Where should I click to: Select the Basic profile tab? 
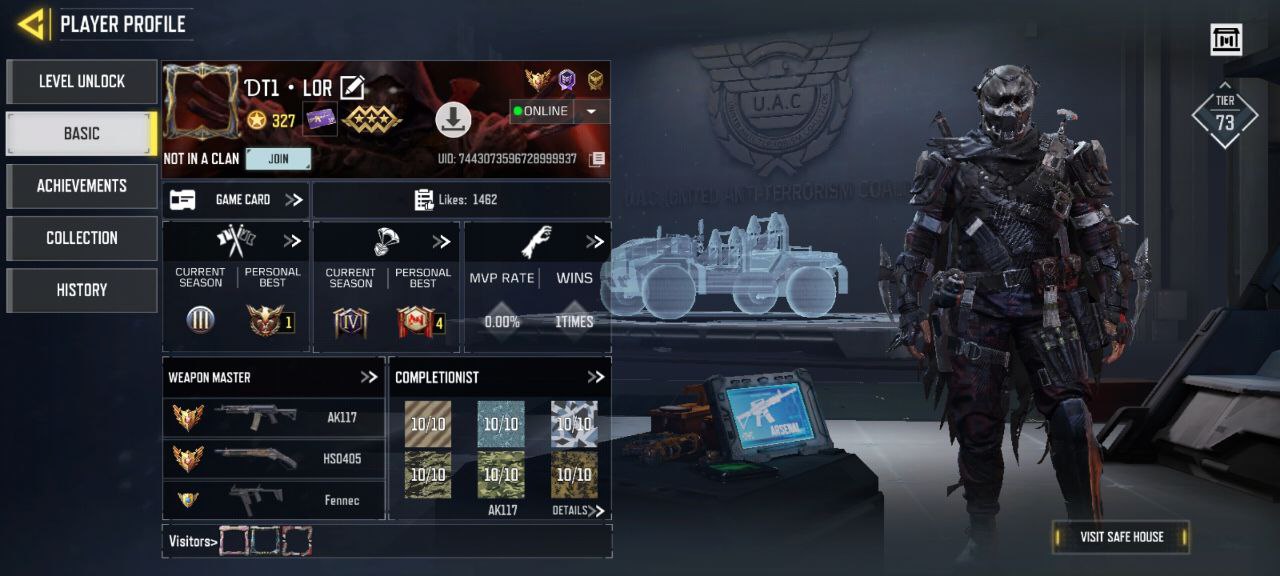click(81, 134)
